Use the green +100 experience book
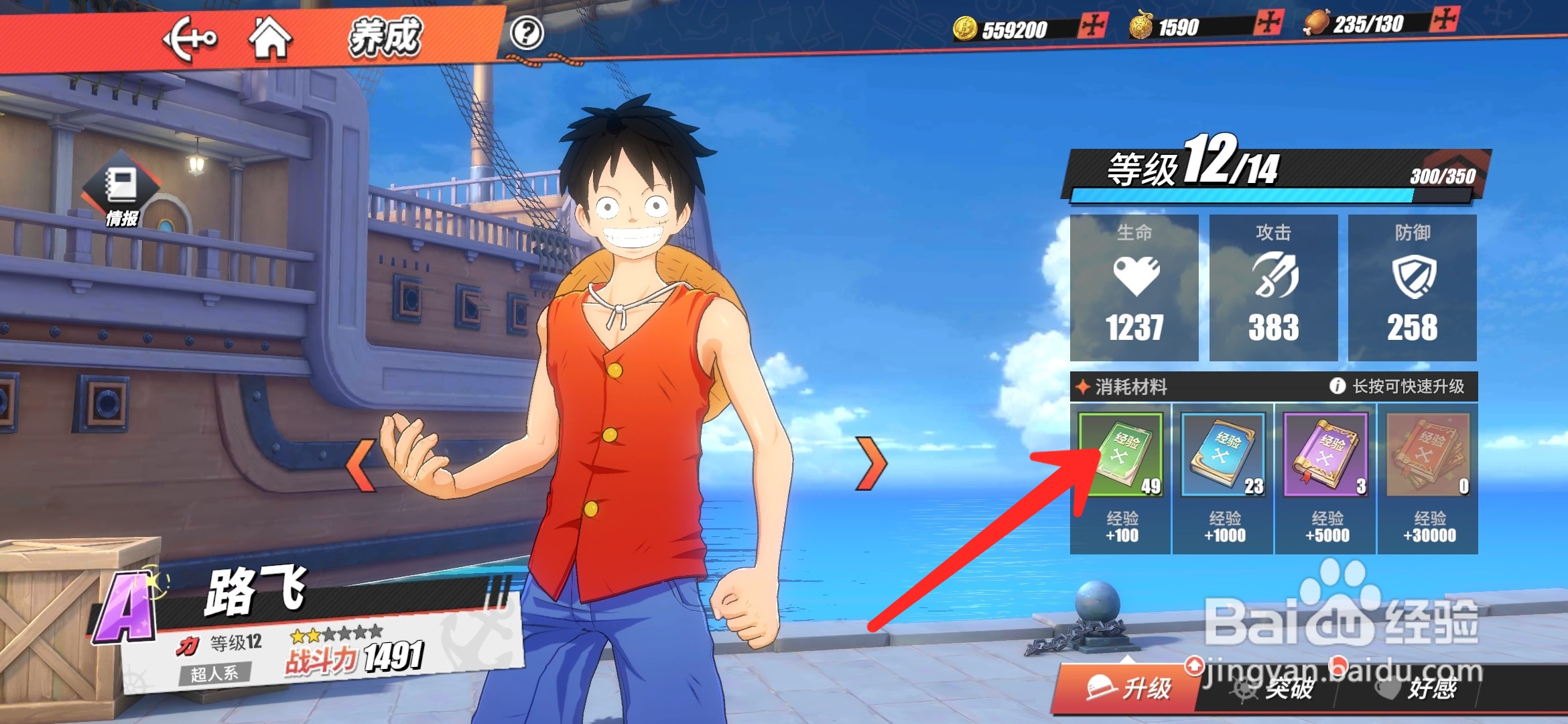Screen dimensions: 1568x724 click(1121, 455)
